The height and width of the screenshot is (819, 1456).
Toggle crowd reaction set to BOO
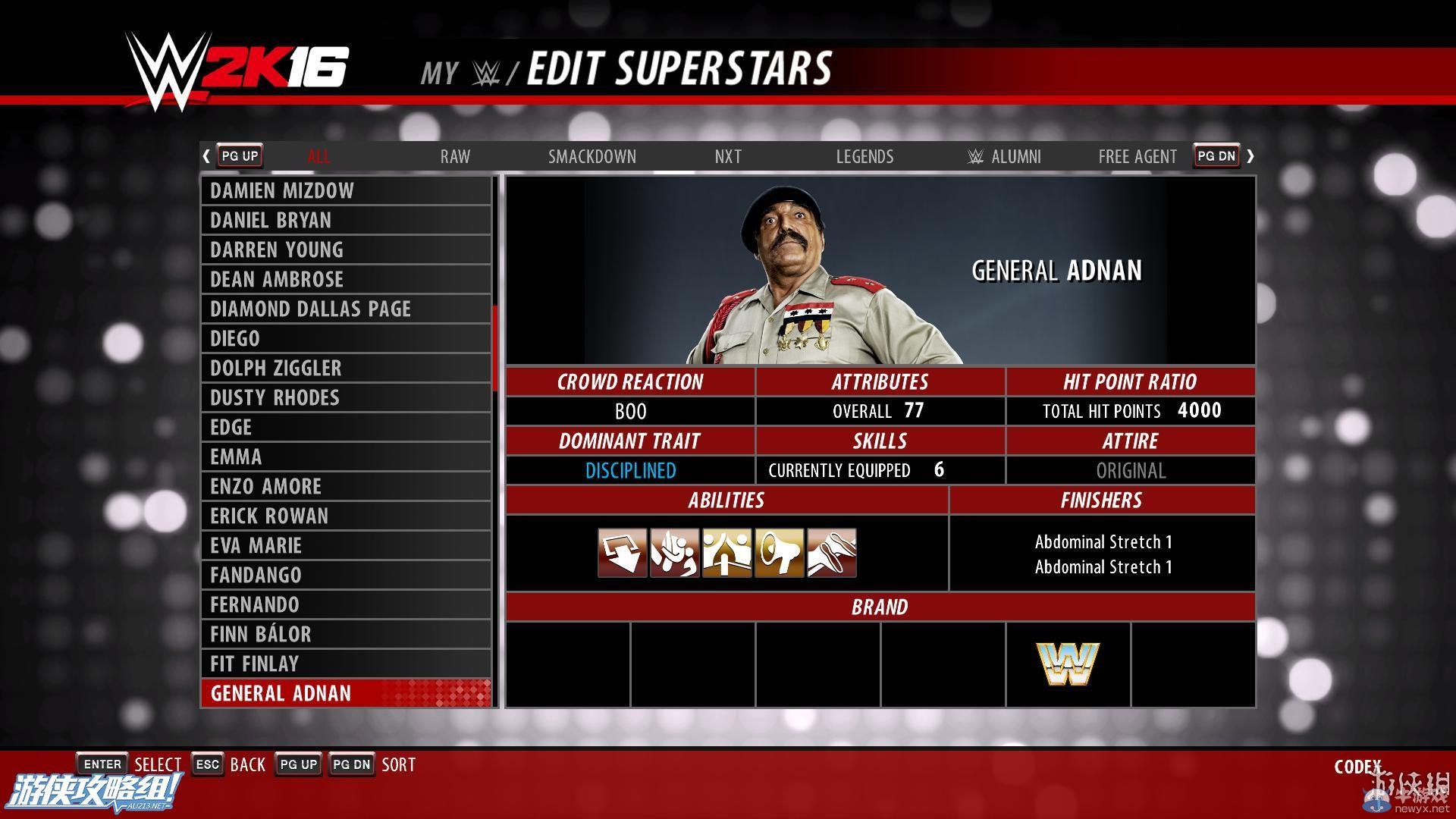[x=629, y=411]
